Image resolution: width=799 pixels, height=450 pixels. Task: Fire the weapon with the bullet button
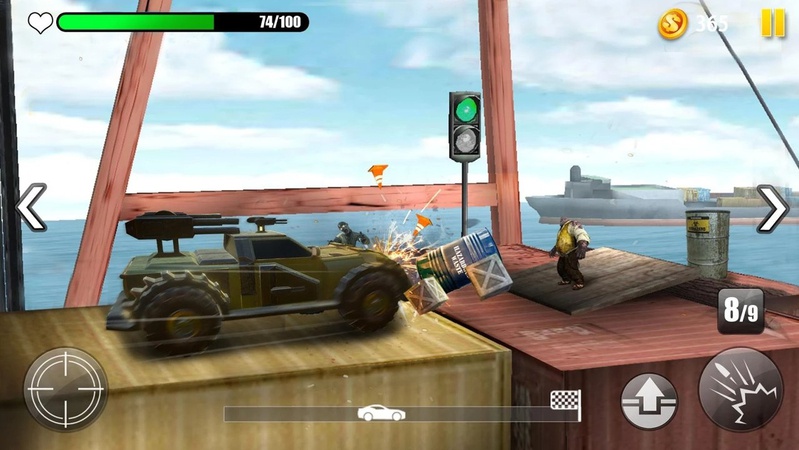pyautogui.click(x=740, y=390)
